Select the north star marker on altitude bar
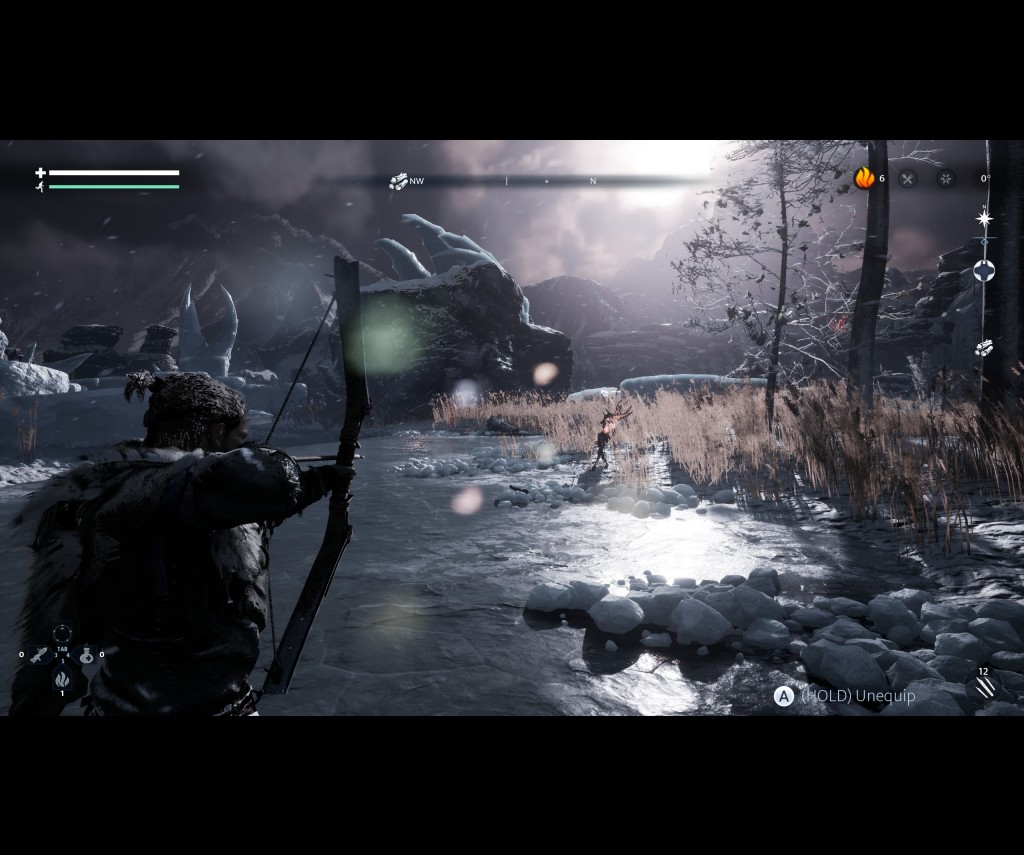Image resolution: width=1024 pixels, height=855 pixels. coord(985,218)
